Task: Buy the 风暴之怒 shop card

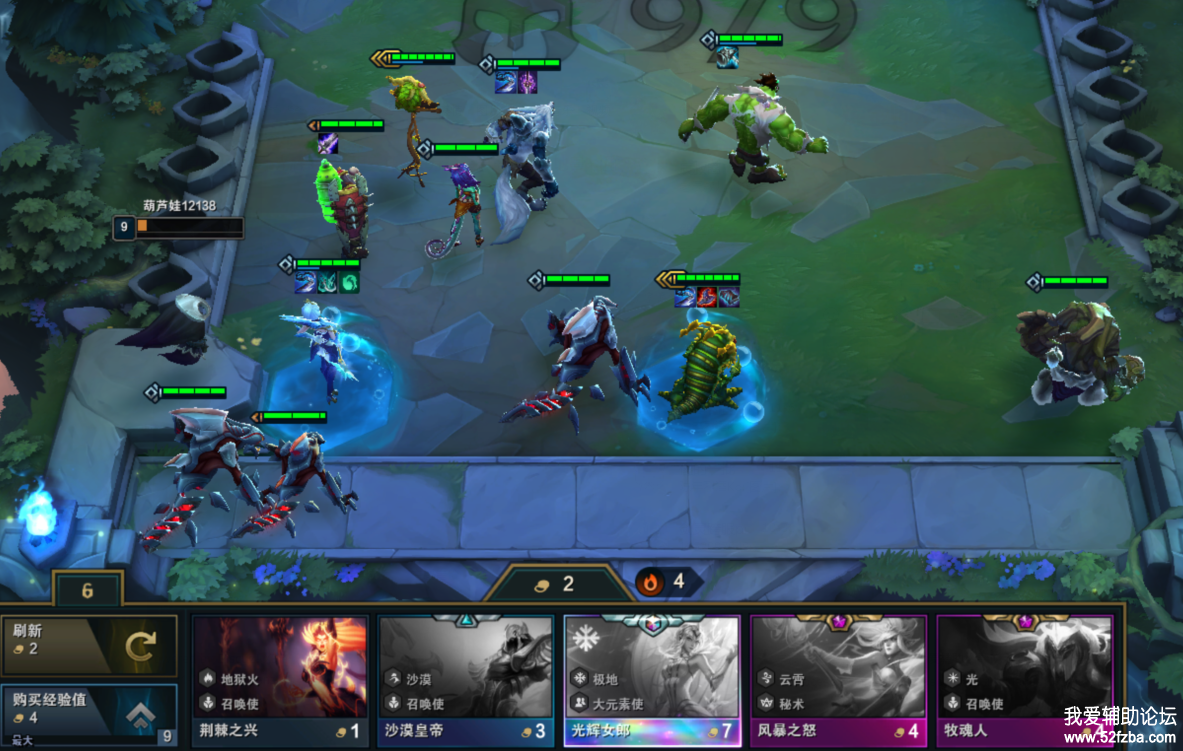Action: (838, 680)
